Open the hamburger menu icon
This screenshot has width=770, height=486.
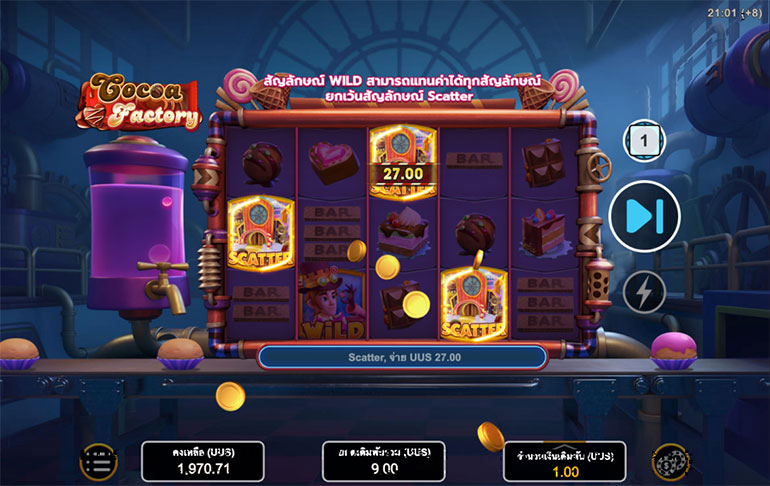coord(99,462)
